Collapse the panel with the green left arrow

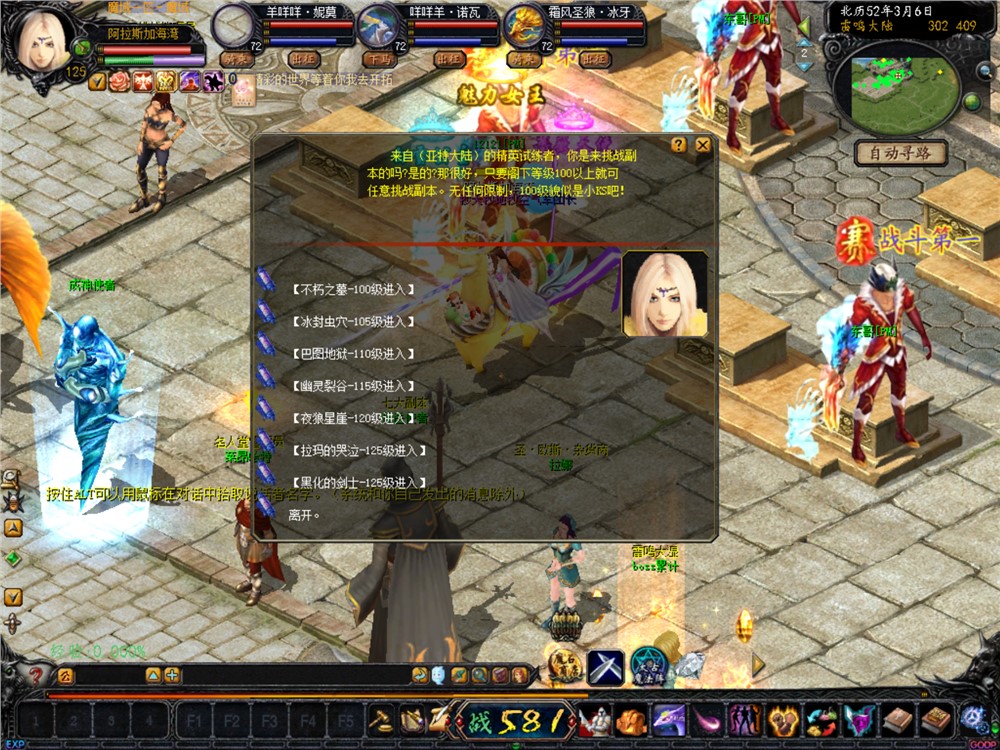click(805, 27)
